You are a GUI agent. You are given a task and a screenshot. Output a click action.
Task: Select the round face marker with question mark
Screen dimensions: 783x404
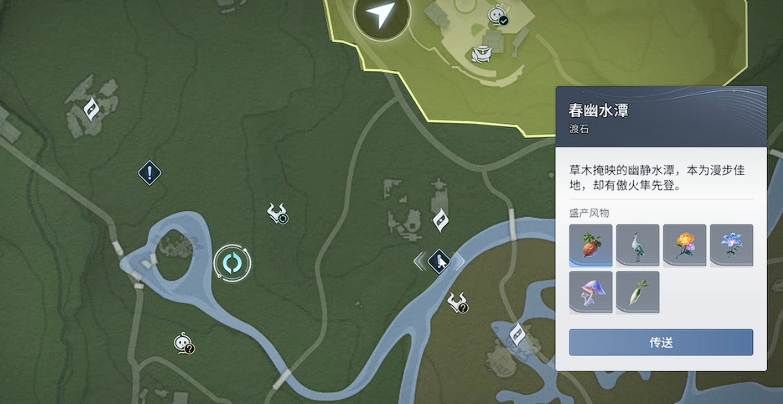tap(182, 343)
